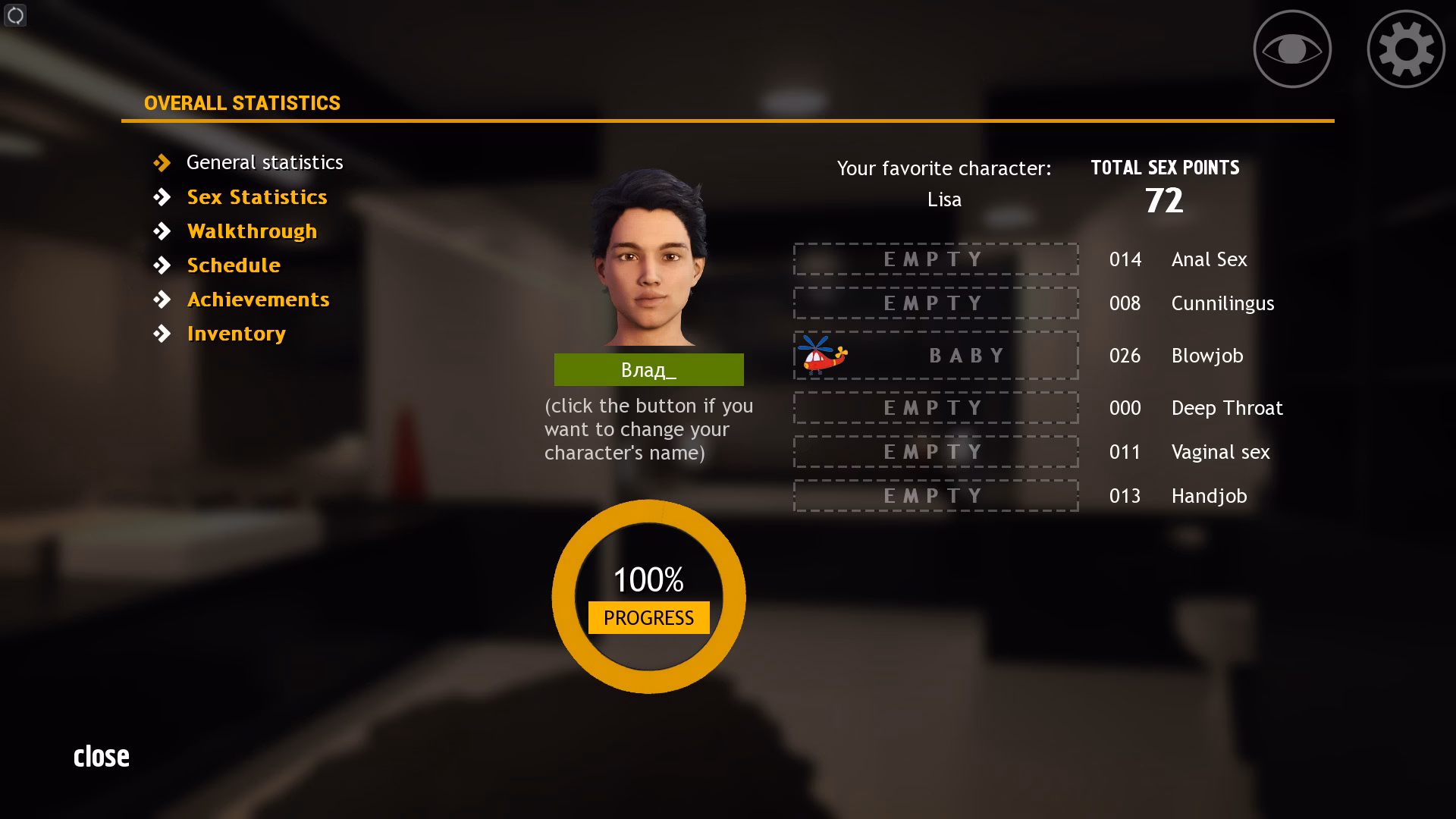Screen dimensions: 1456x819
Task: Click Lisa, your favorite character name
Action: (944, 199)
